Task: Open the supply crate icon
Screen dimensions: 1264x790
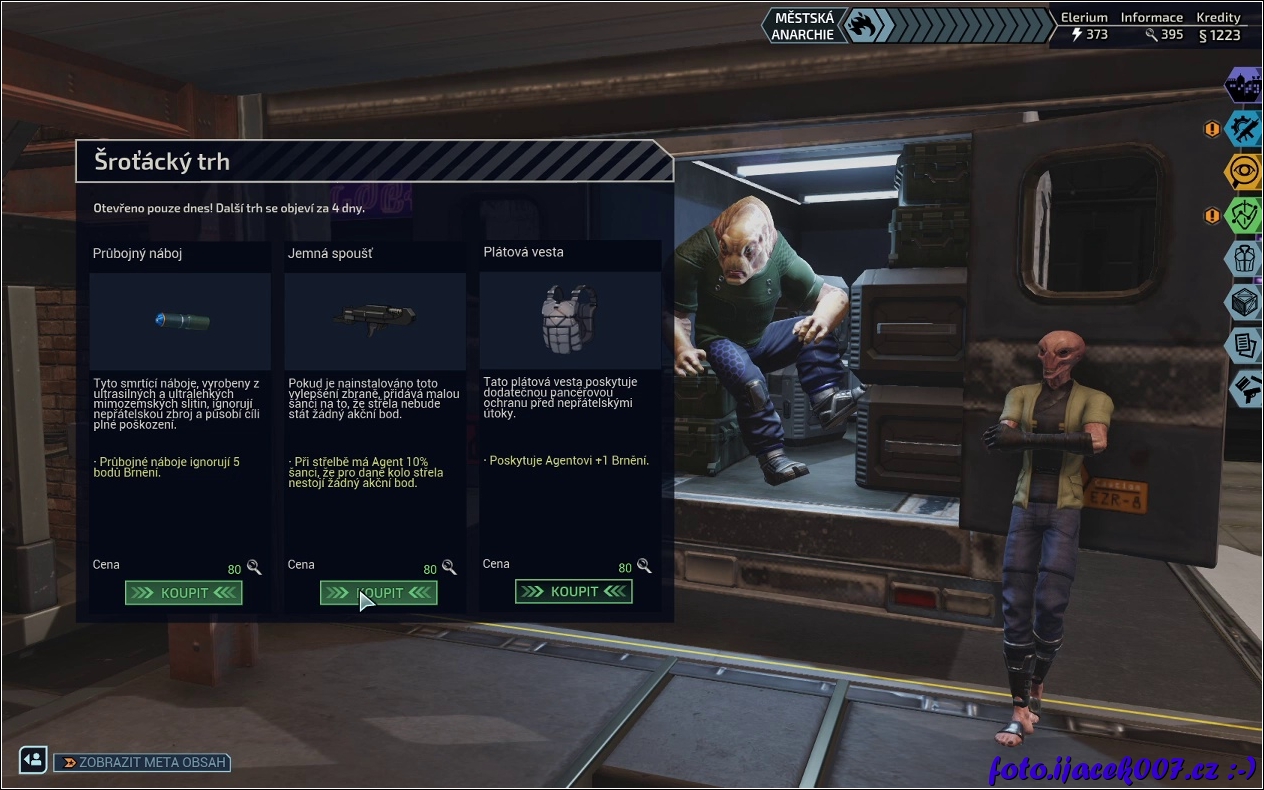Action: [x=1244, y=302]
